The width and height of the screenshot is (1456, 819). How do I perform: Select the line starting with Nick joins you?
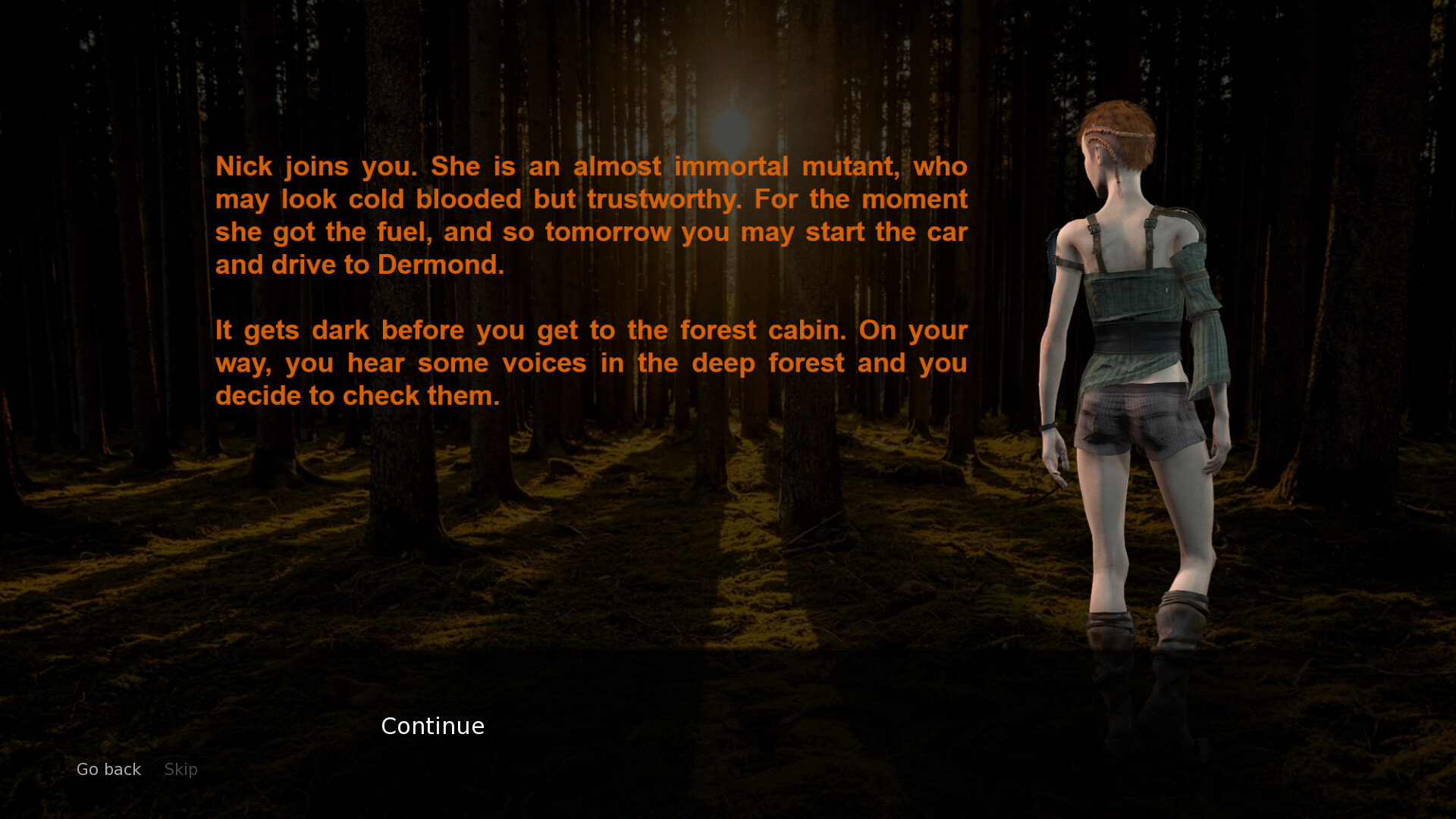[591, 166]
